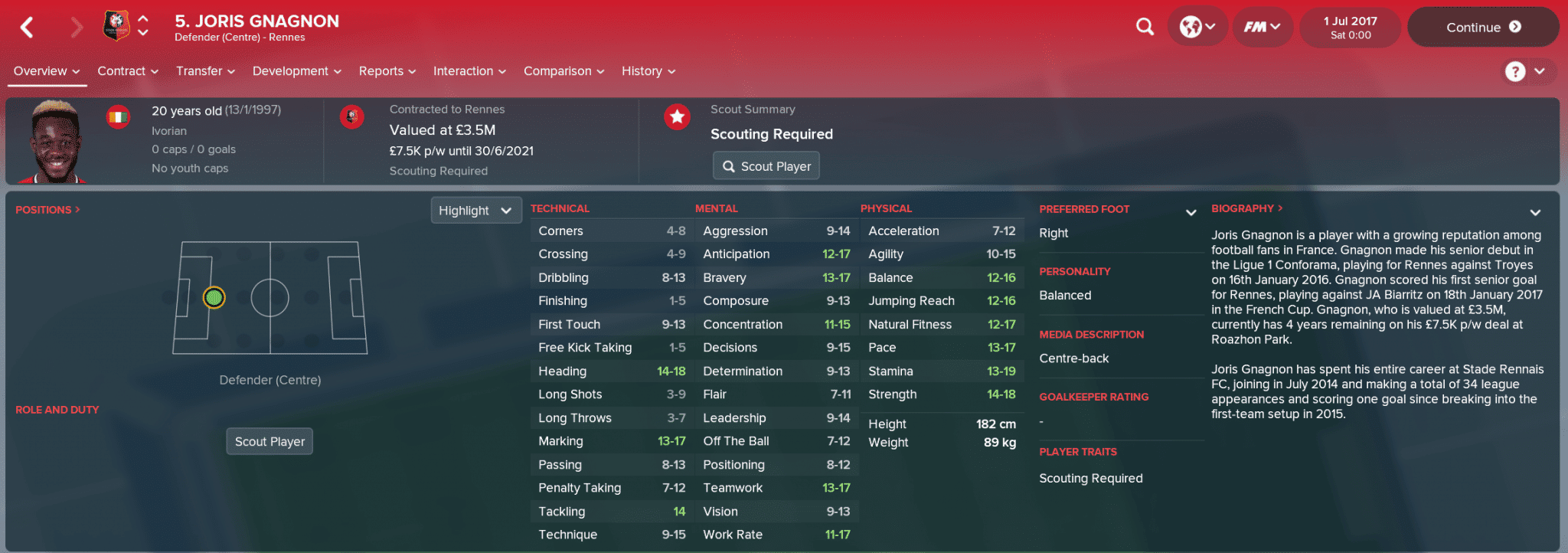This screenshot has width=1568, height=553.
Task: View the History menu
Action: [648, 71]
